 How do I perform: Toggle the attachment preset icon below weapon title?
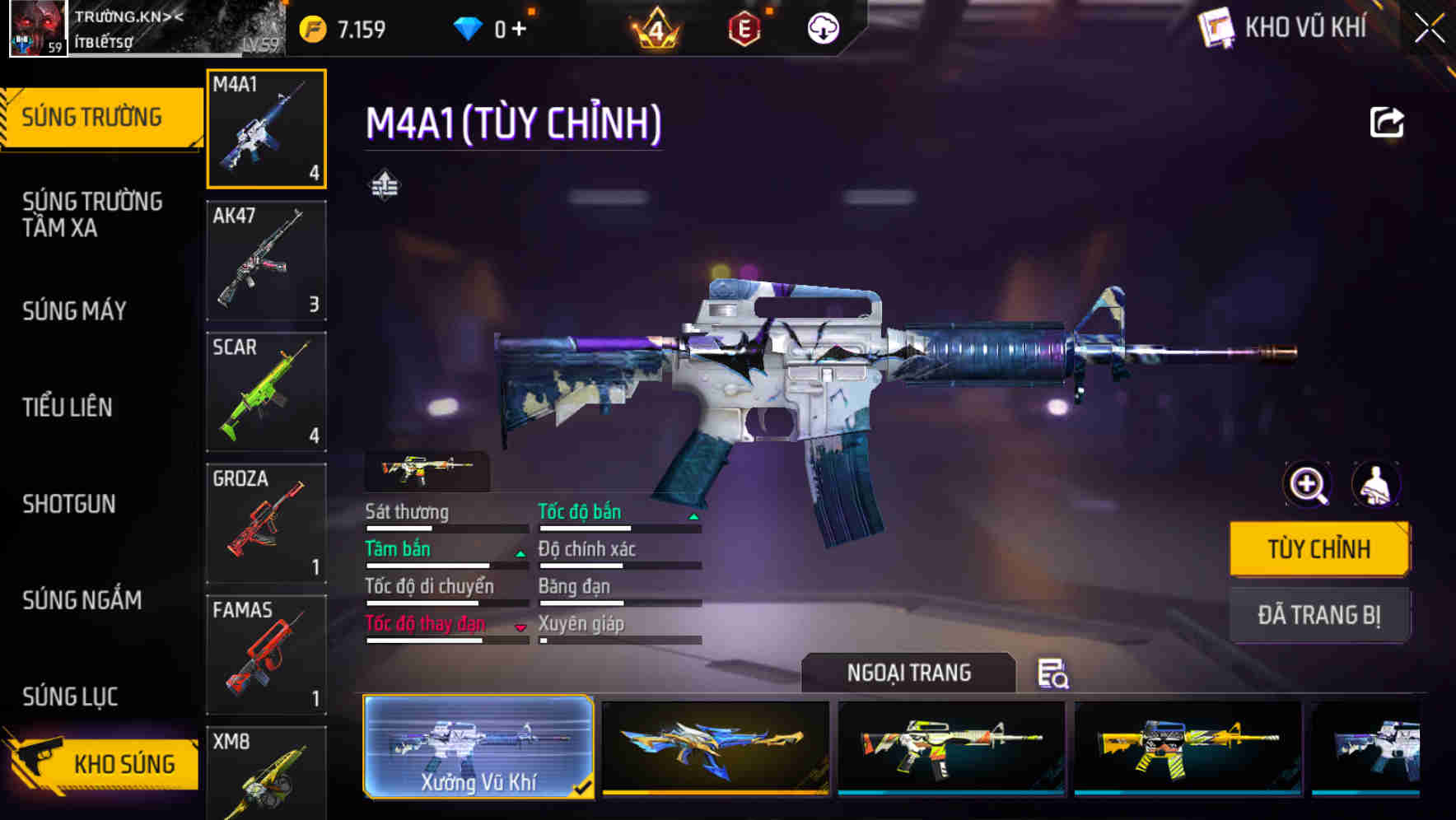[385, 184]
